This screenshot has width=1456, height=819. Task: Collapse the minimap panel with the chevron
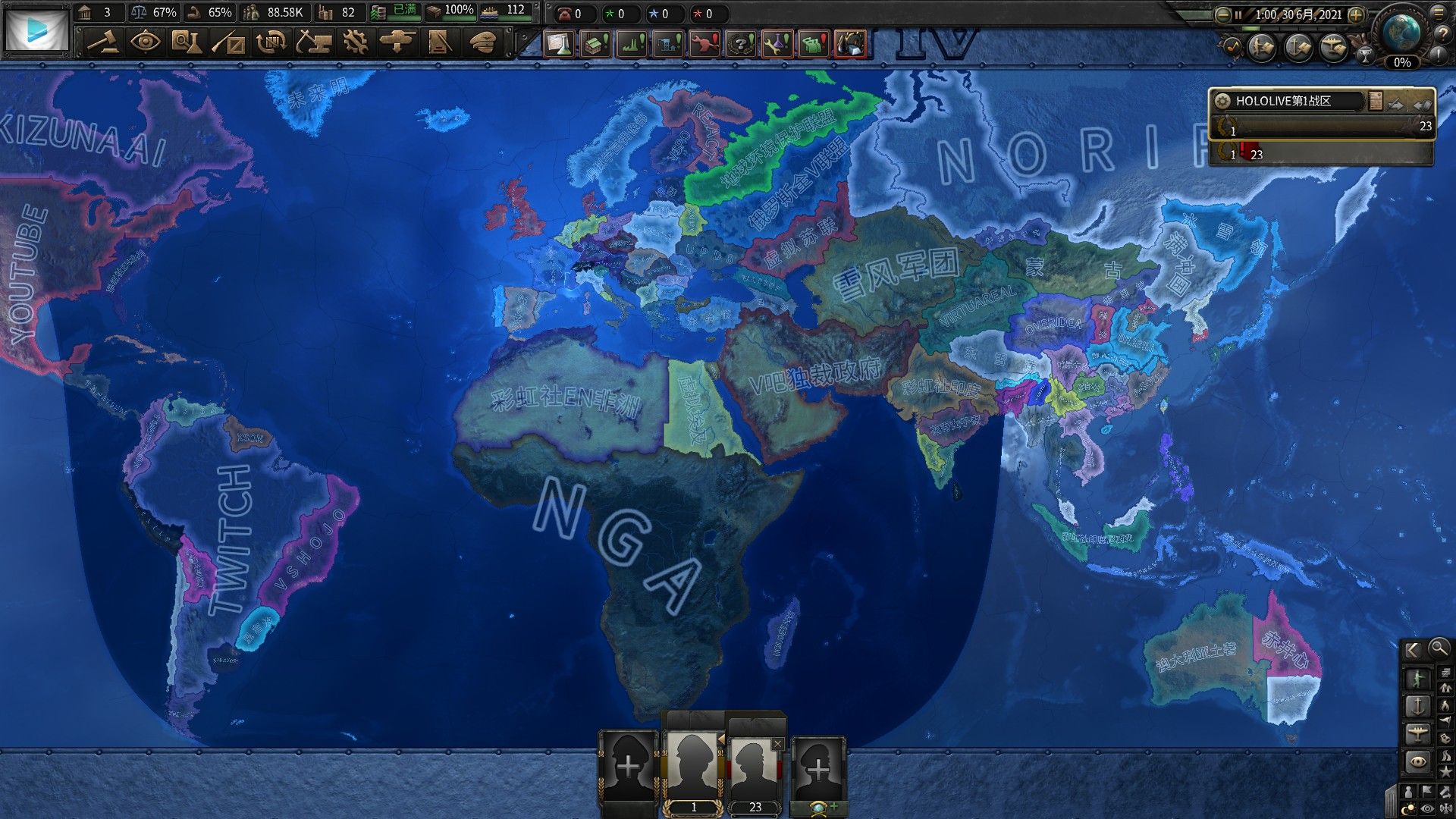1412,650
